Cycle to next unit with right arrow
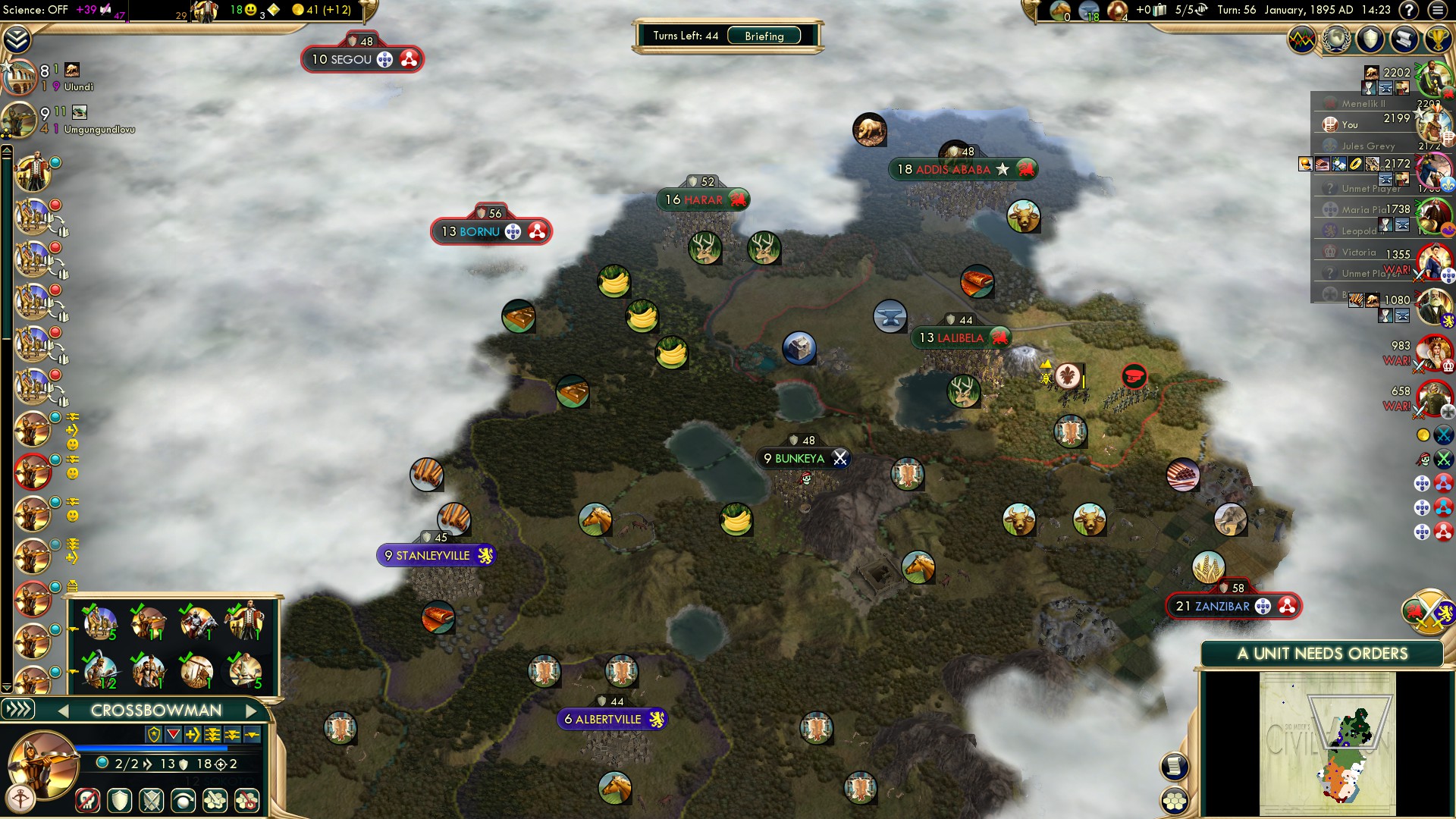 click(253, 711)
